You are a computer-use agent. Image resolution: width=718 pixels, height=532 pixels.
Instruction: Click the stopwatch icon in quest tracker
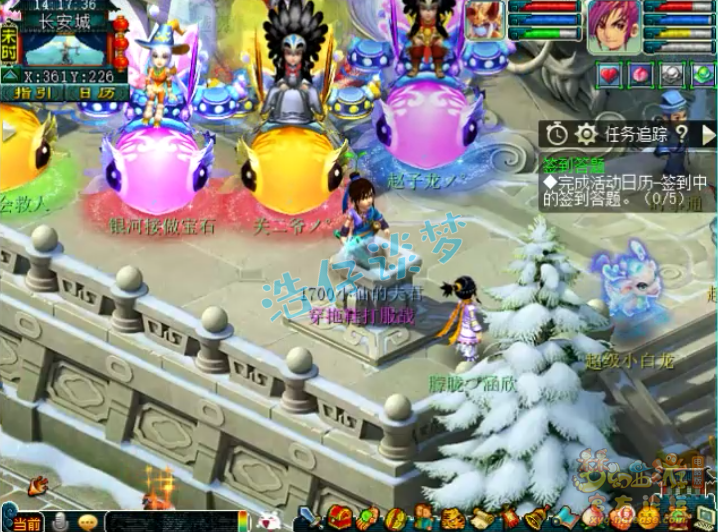click(557, 134)
